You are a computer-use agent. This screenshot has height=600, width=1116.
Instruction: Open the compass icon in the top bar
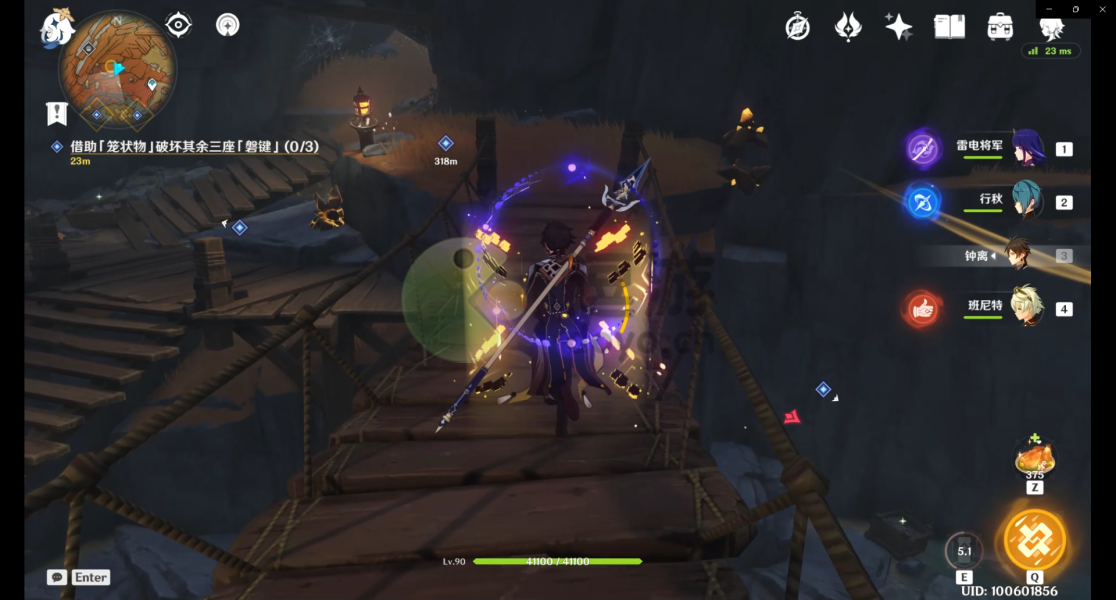pos(797,27)
